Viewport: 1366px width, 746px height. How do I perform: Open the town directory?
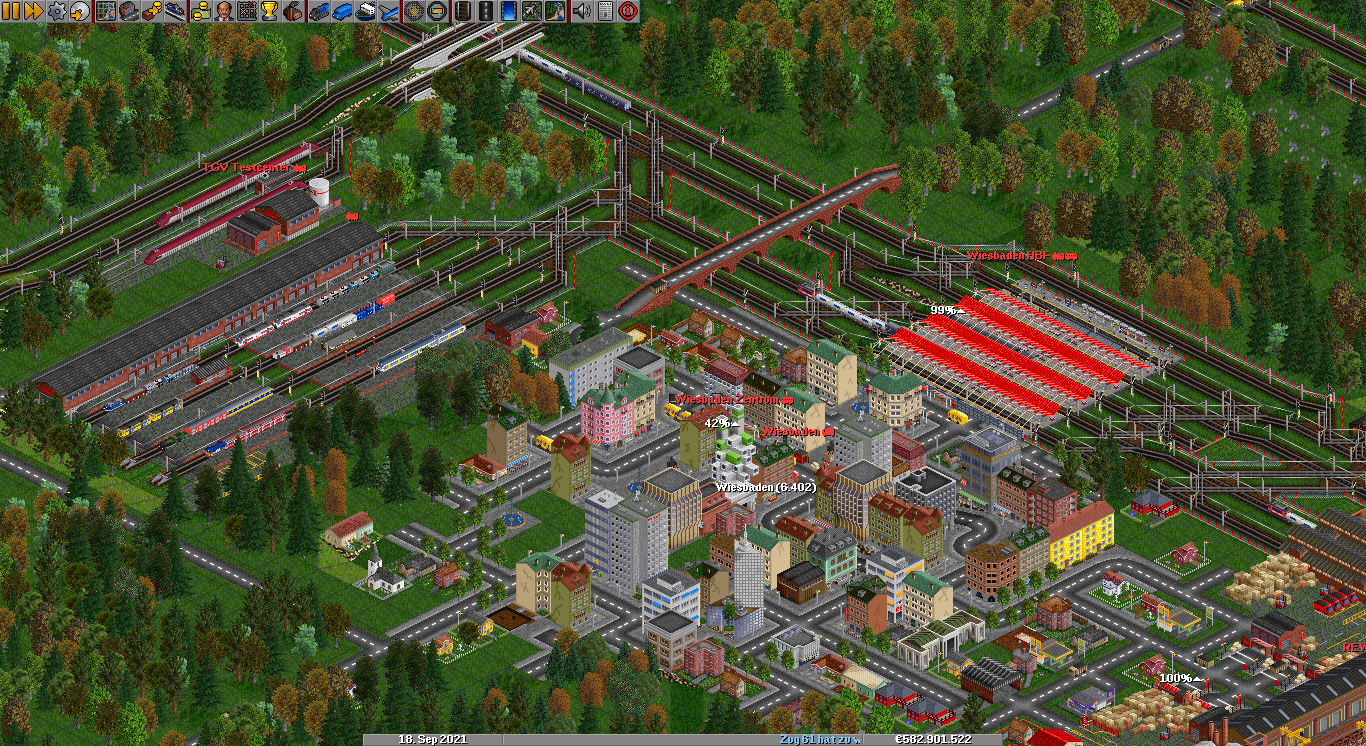[128, 11]
